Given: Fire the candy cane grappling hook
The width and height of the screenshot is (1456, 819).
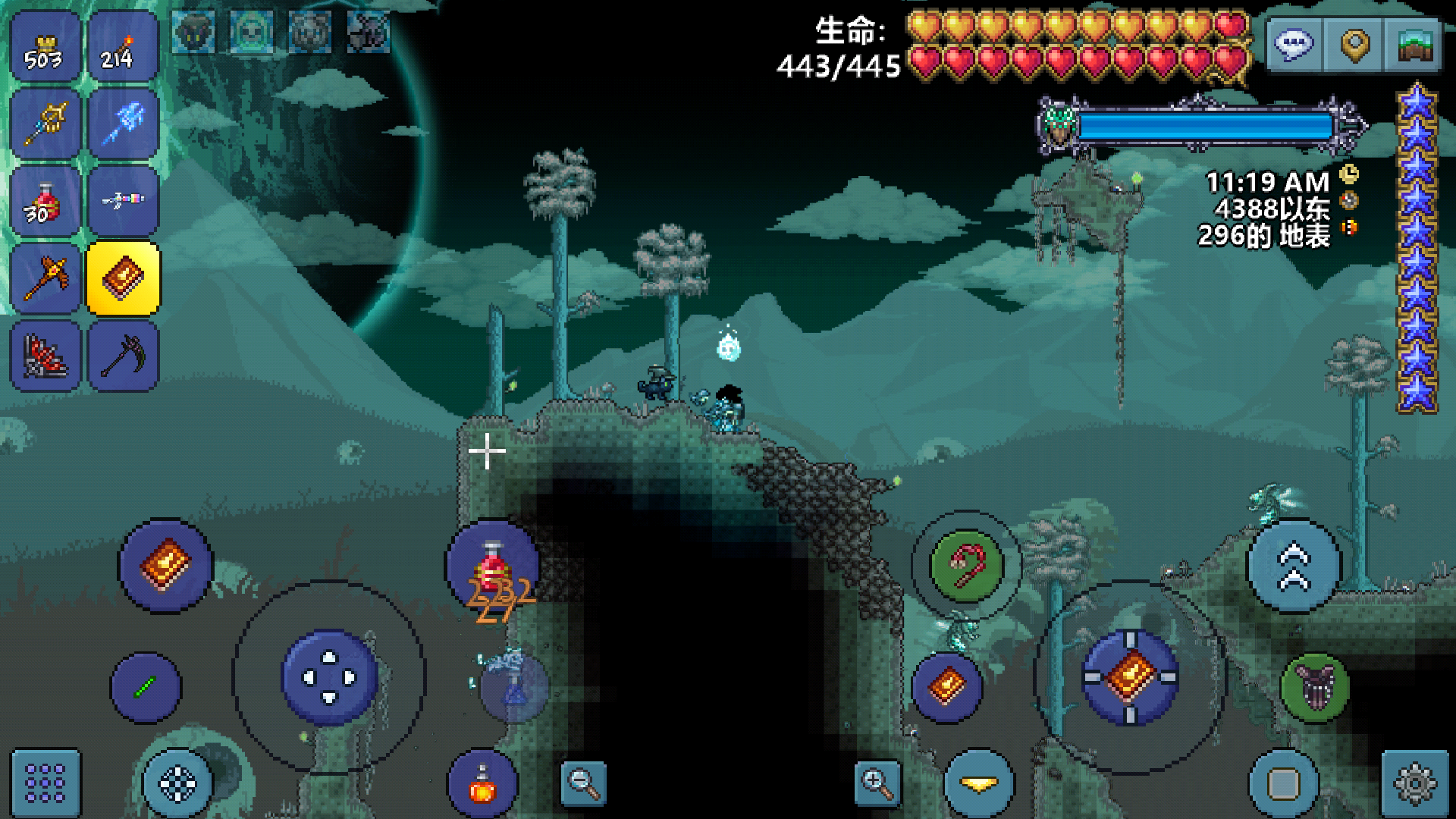Looking at the screenshot, I should [x=966, y=565].
